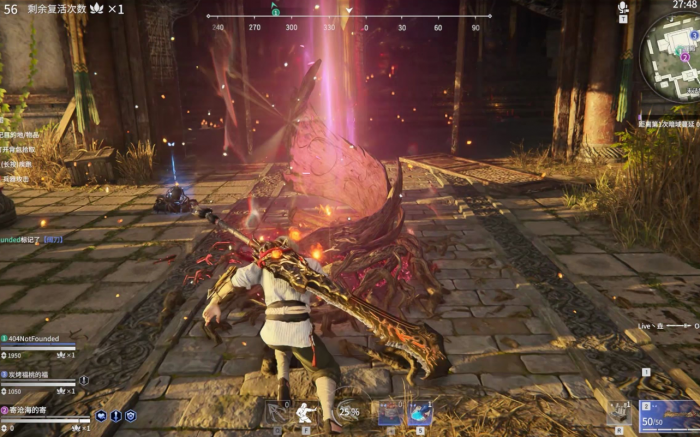Select the armor repair item slot
This screenshot has width=700, height=437.
coord(389,412)
